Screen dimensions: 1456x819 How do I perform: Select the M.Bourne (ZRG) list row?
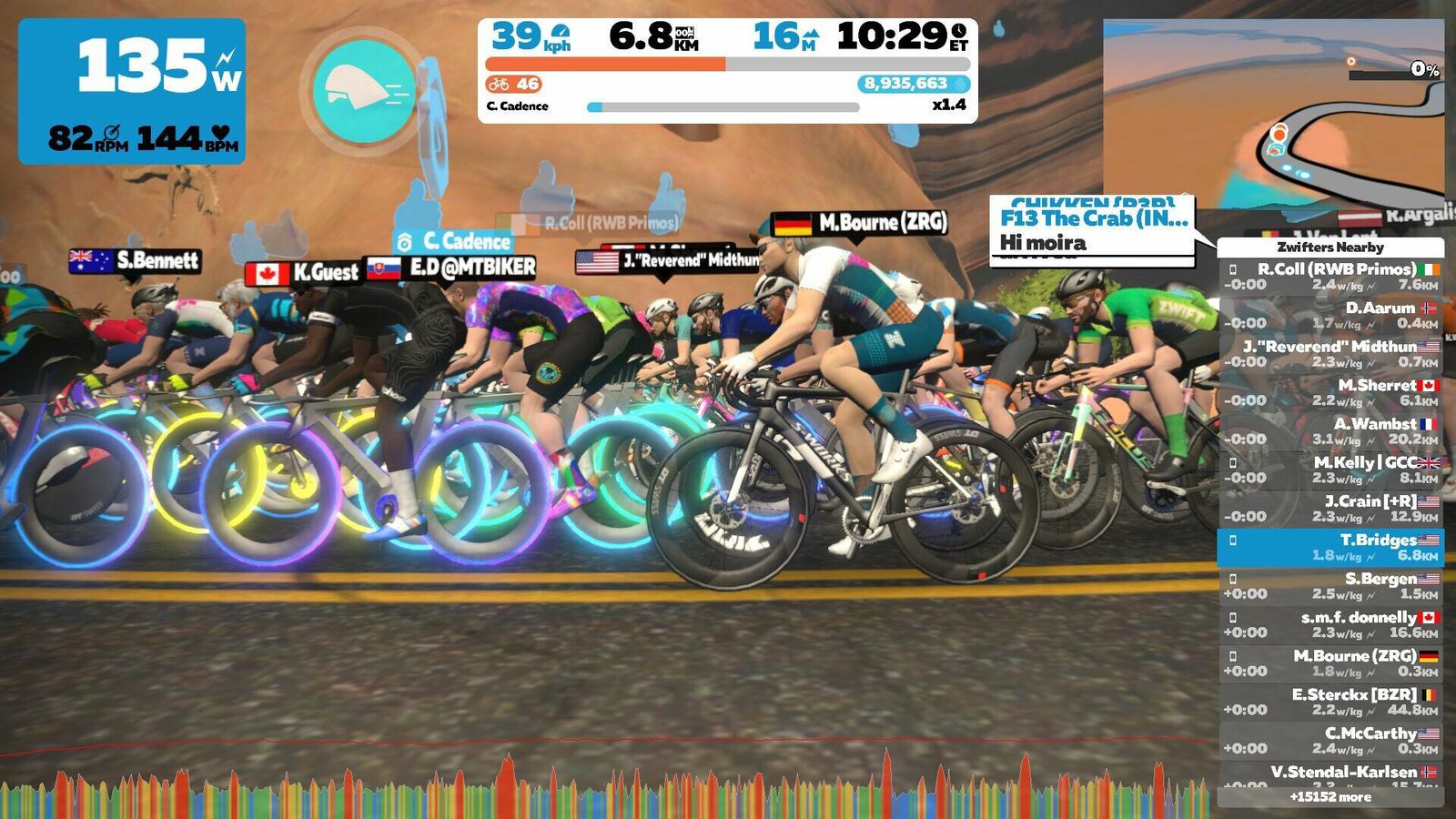(x=1330, y=663)
